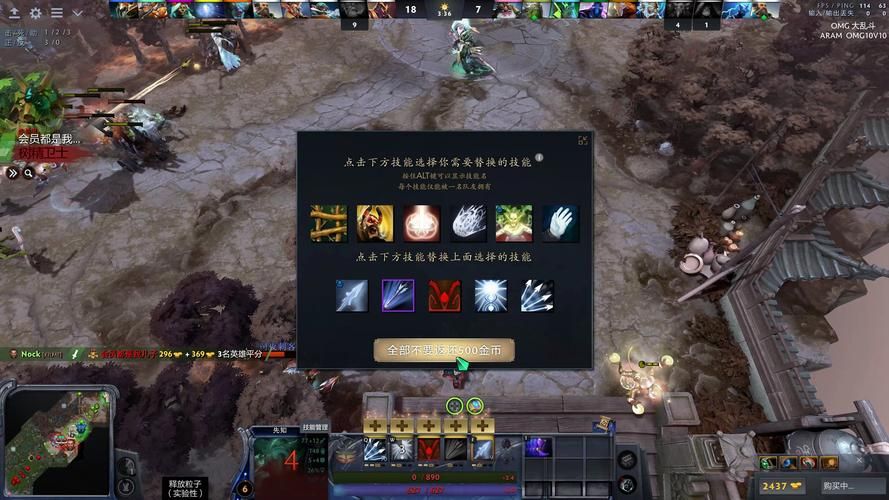Choose the multi-arrow volley replacement skill

537,296
